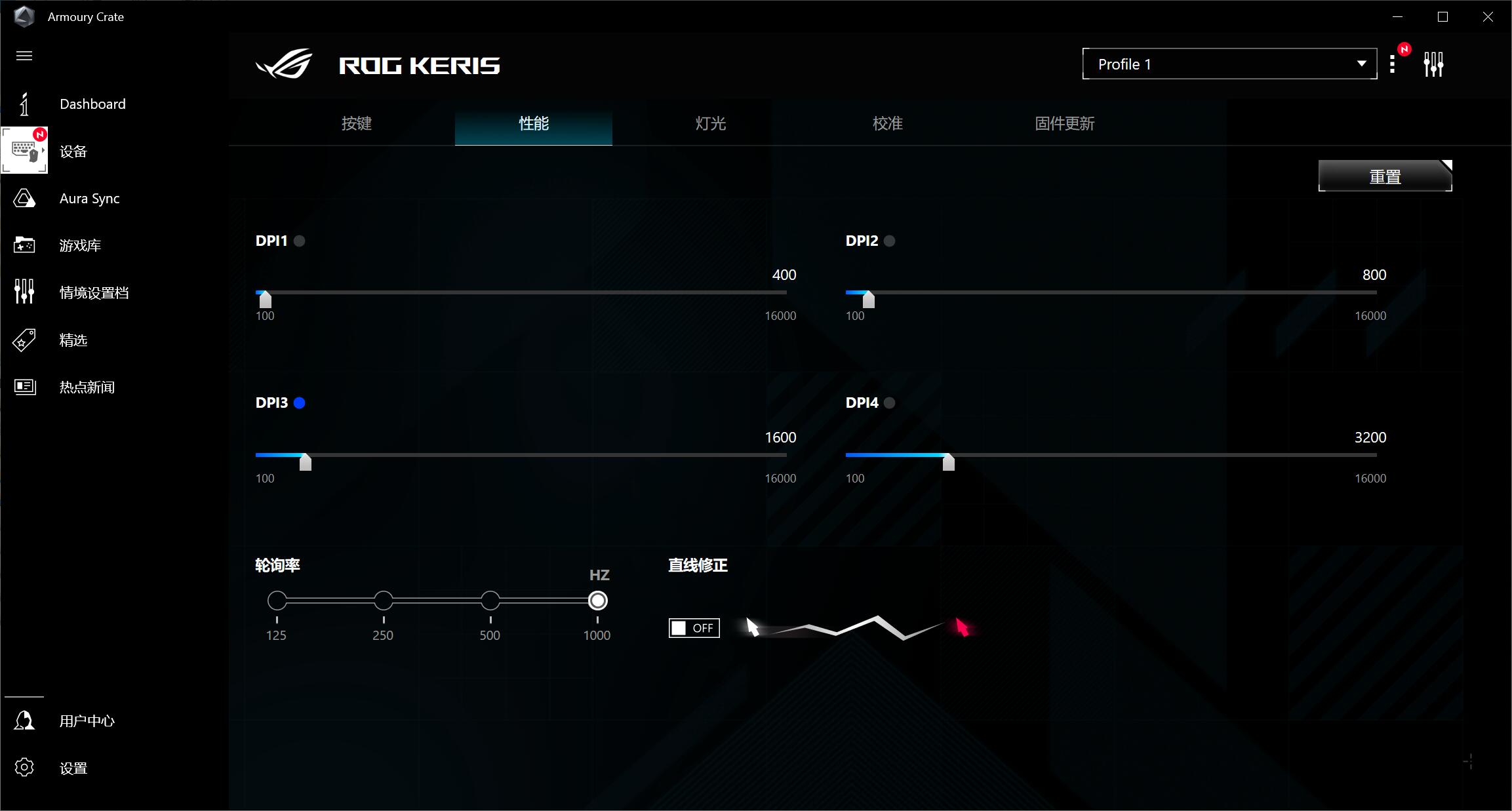Choose the 125 Hz polling rate
The image size is (1512, 811).
(277, 601)
